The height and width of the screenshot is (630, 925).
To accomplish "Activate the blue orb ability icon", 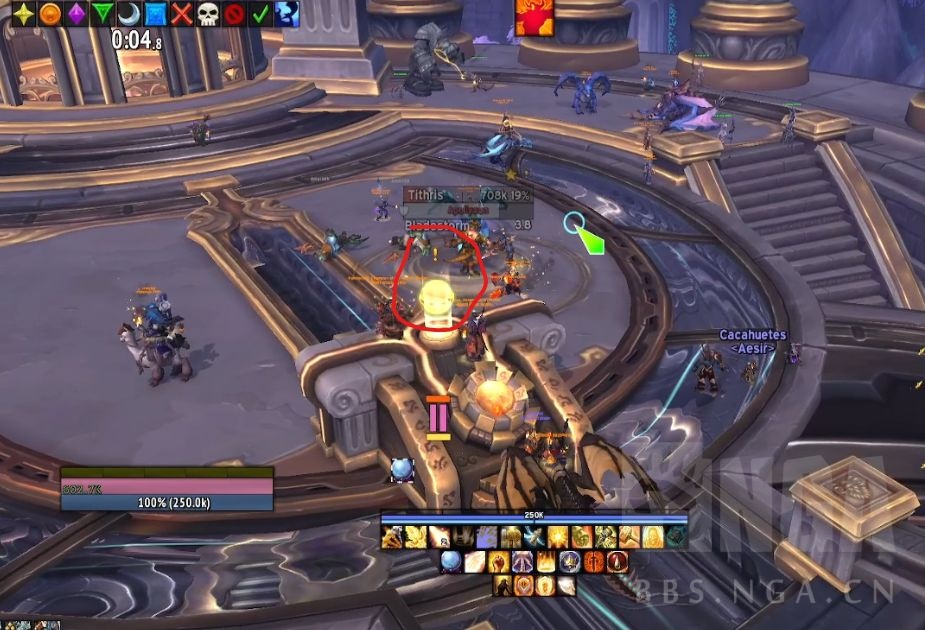I will coord(452,562).
